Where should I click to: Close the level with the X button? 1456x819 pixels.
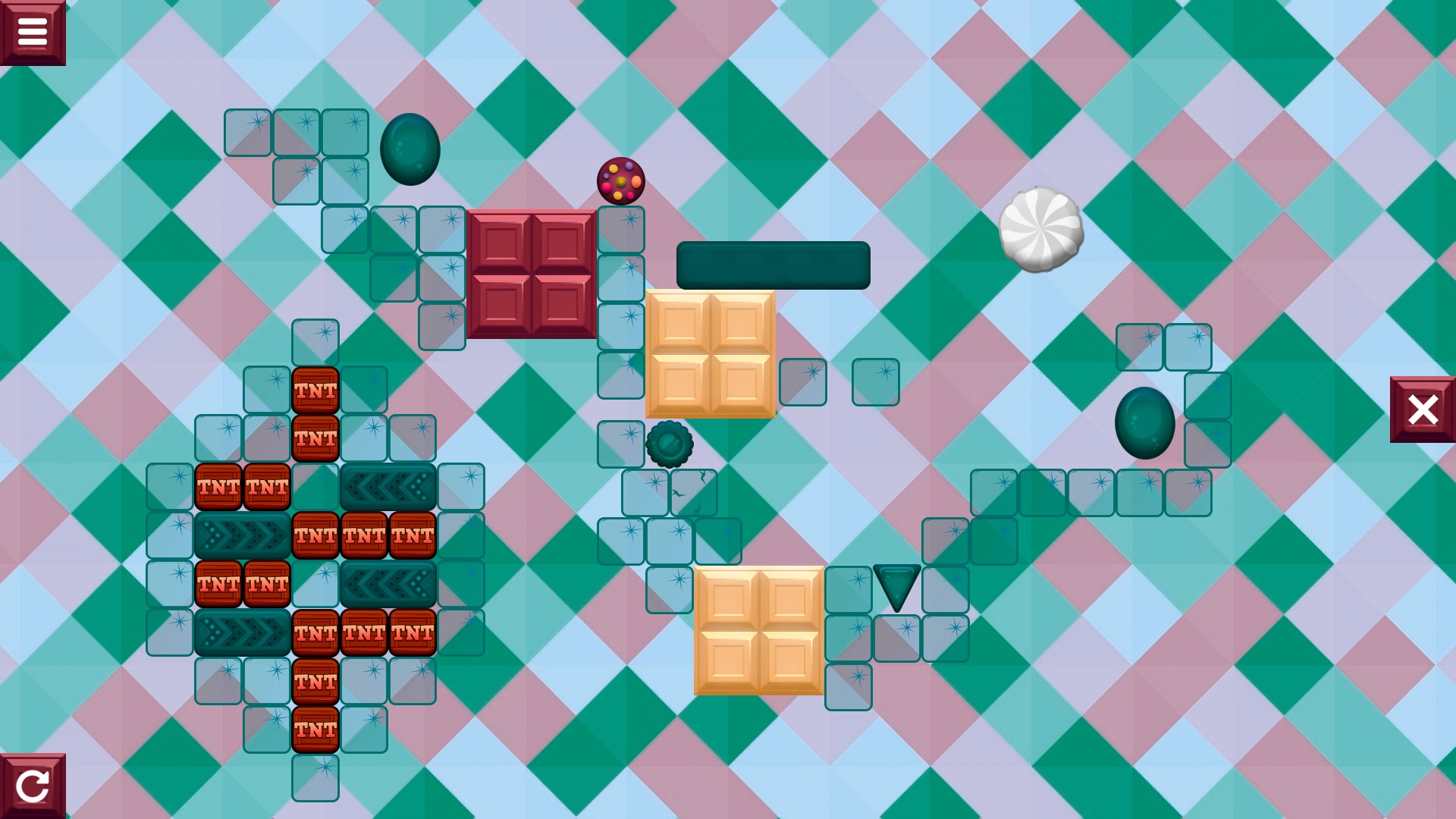click(1423, 409)
